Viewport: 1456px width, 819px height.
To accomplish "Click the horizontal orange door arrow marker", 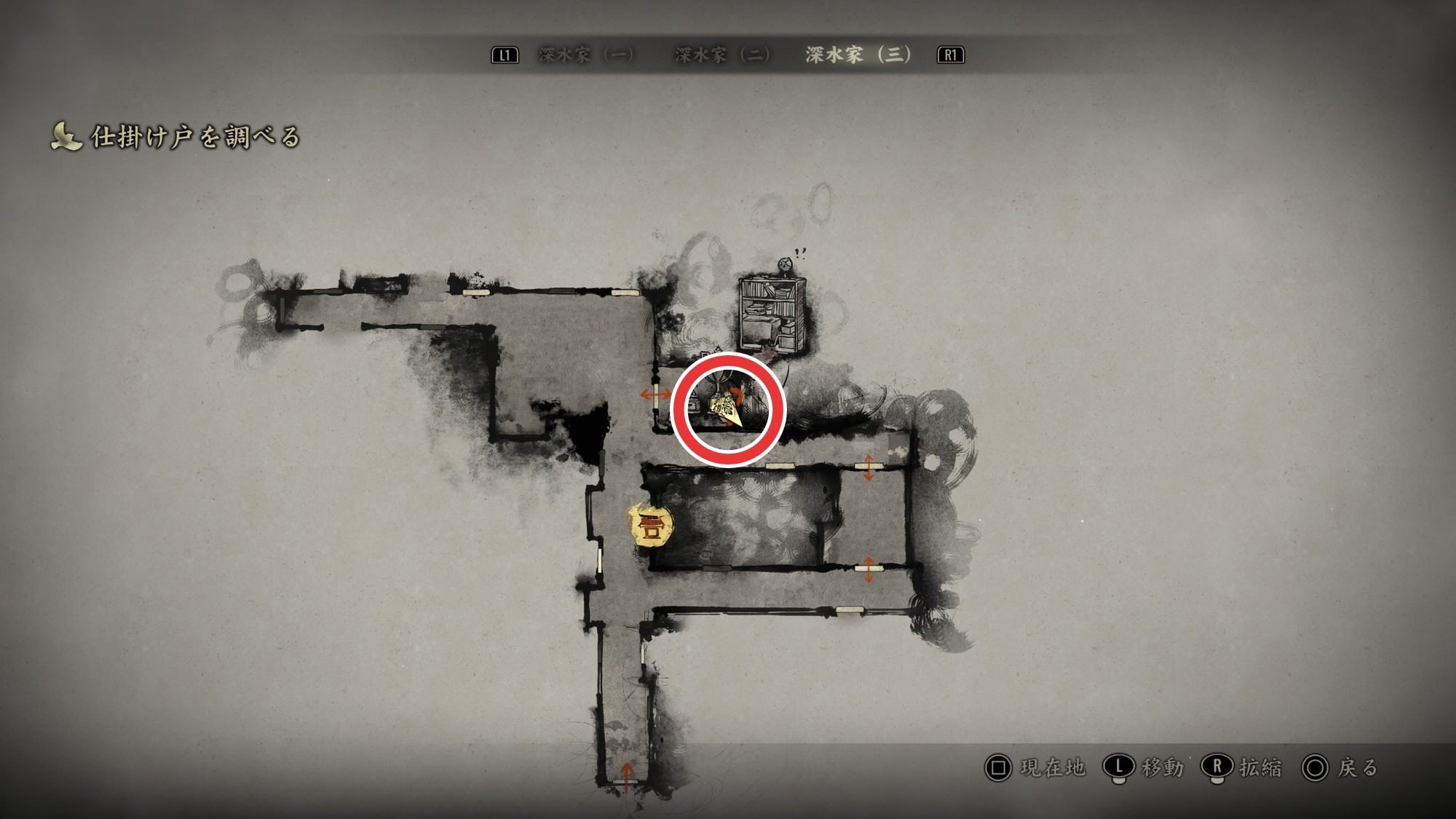I will pos(655,395).
